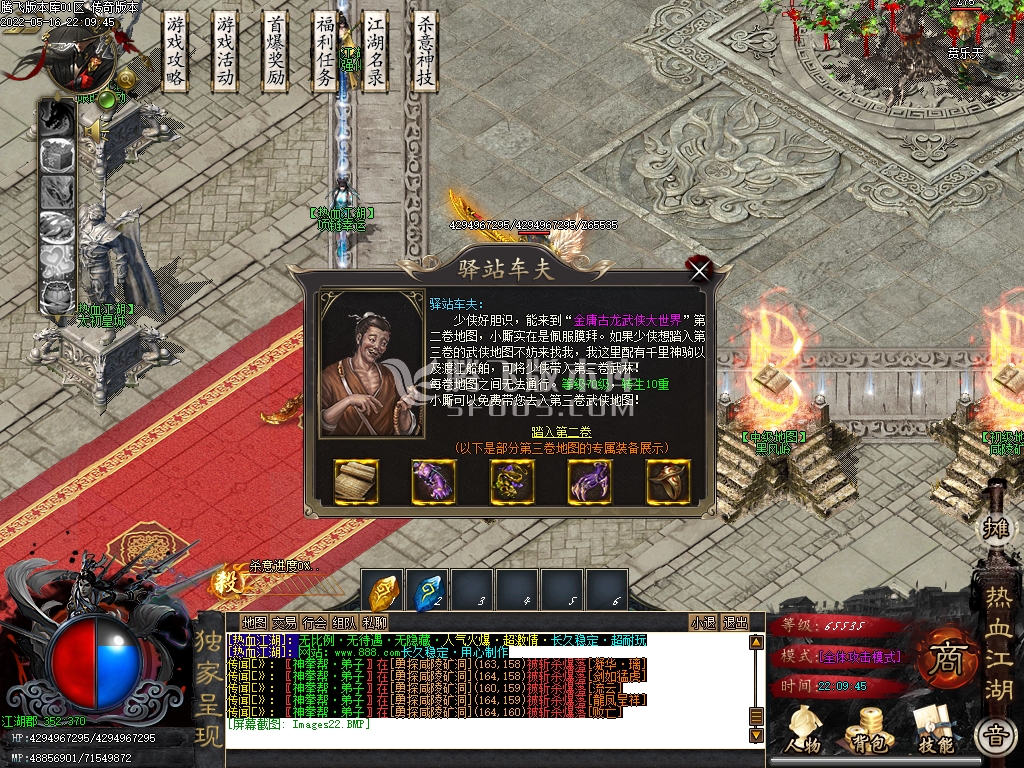This screenshot has height=768, width=1024.
Task: Use the blue gem in hotbar slot 2
Action: pos(427,591)
